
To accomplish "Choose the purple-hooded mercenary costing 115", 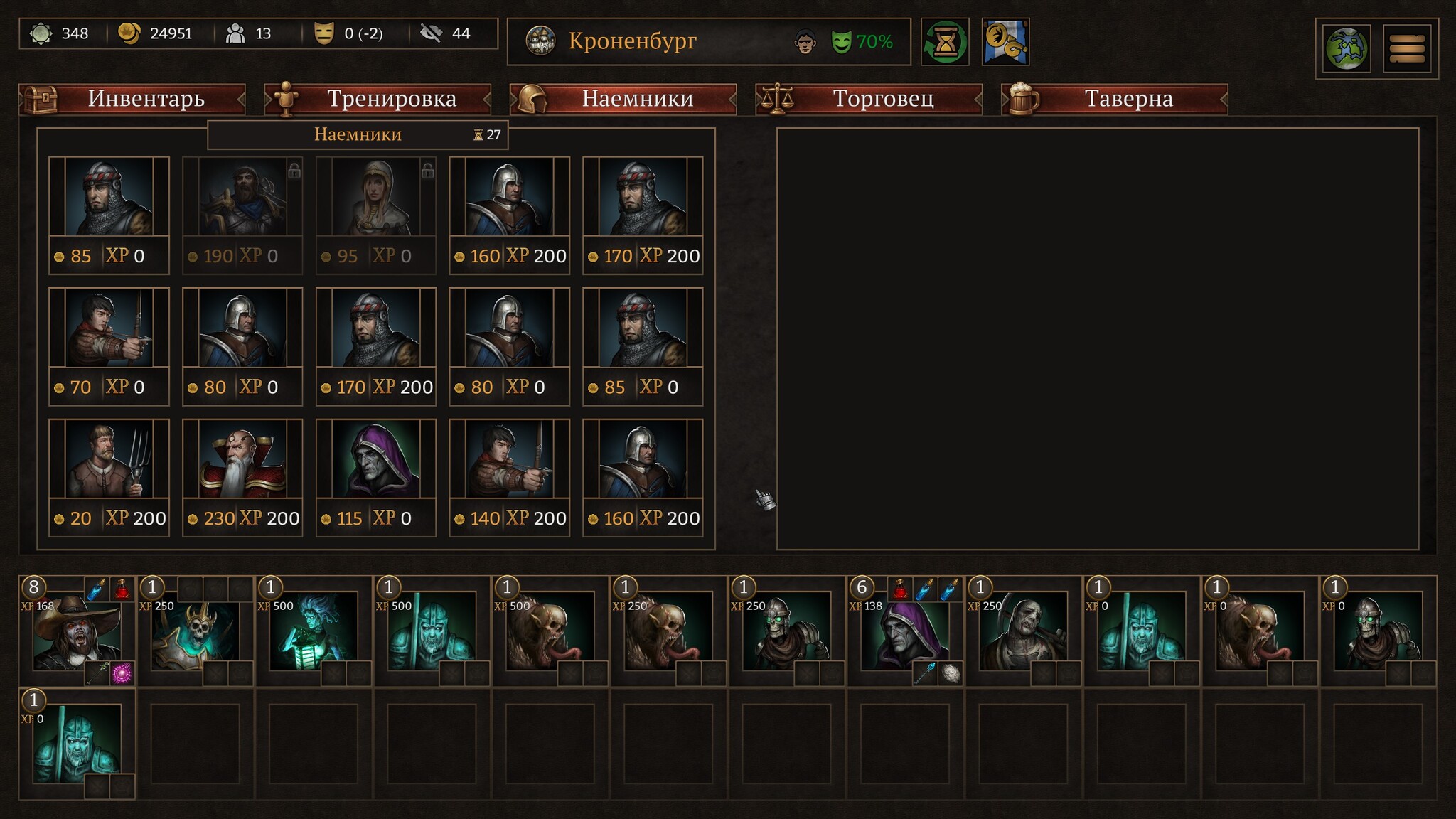I will click(376, 477).
